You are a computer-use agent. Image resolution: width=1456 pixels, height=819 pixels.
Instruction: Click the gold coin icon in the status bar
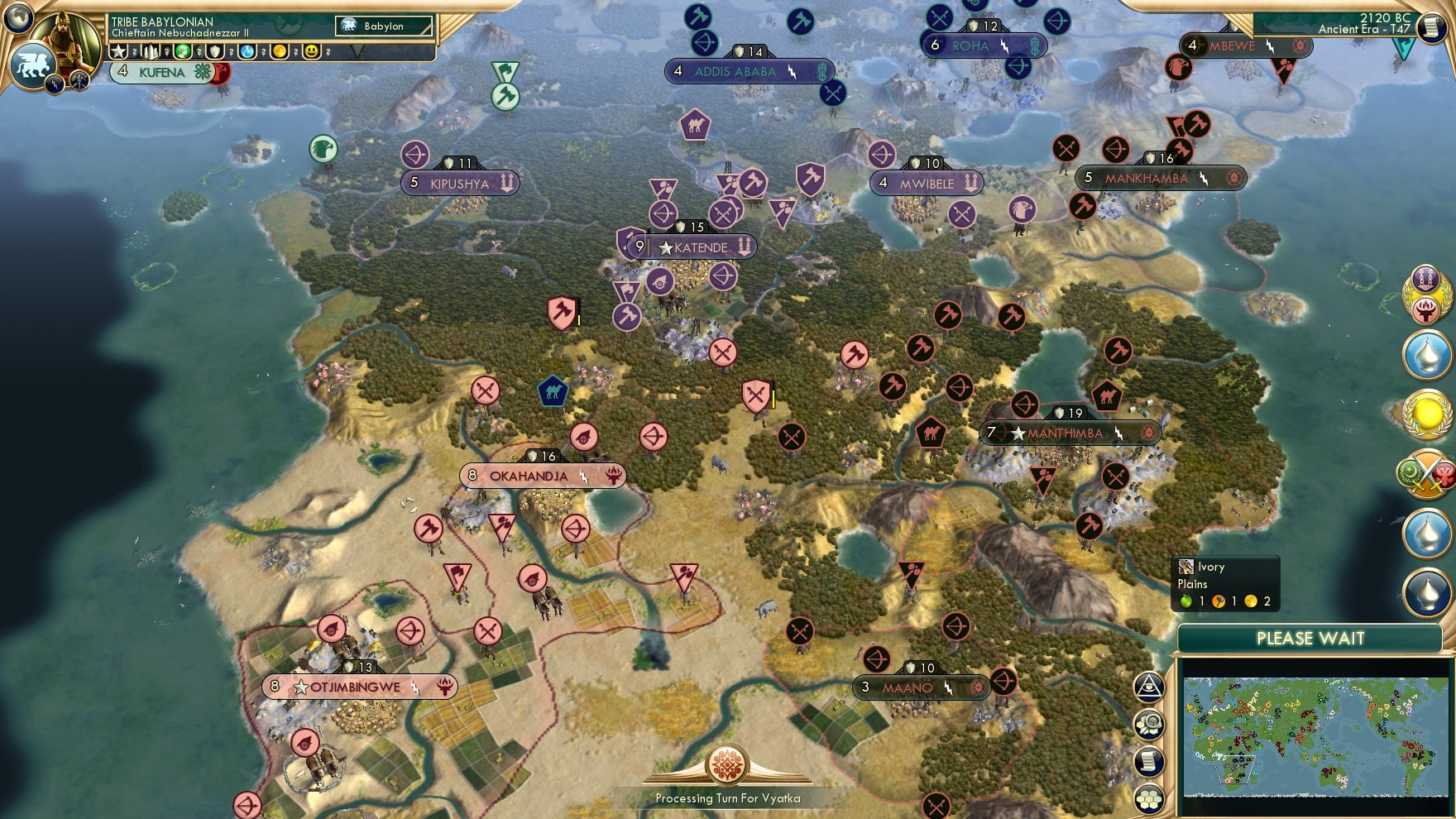click(x=280, y=51)
